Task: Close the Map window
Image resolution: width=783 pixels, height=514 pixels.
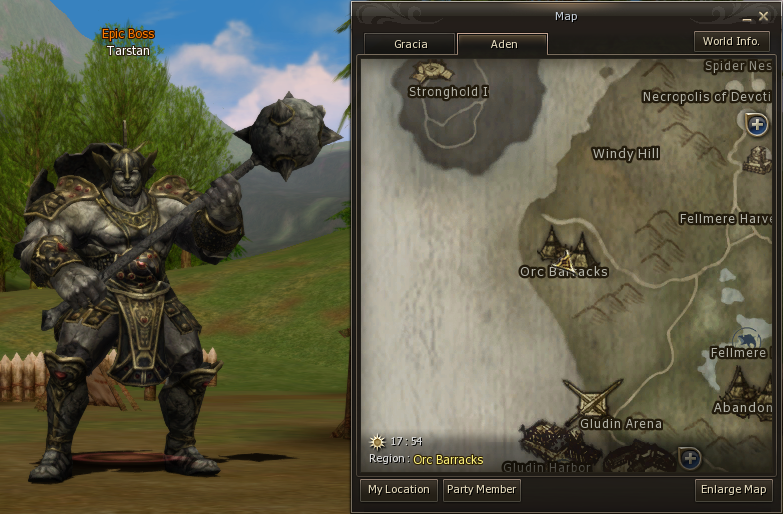Action: pyautogui.click(x=763, y=16)
